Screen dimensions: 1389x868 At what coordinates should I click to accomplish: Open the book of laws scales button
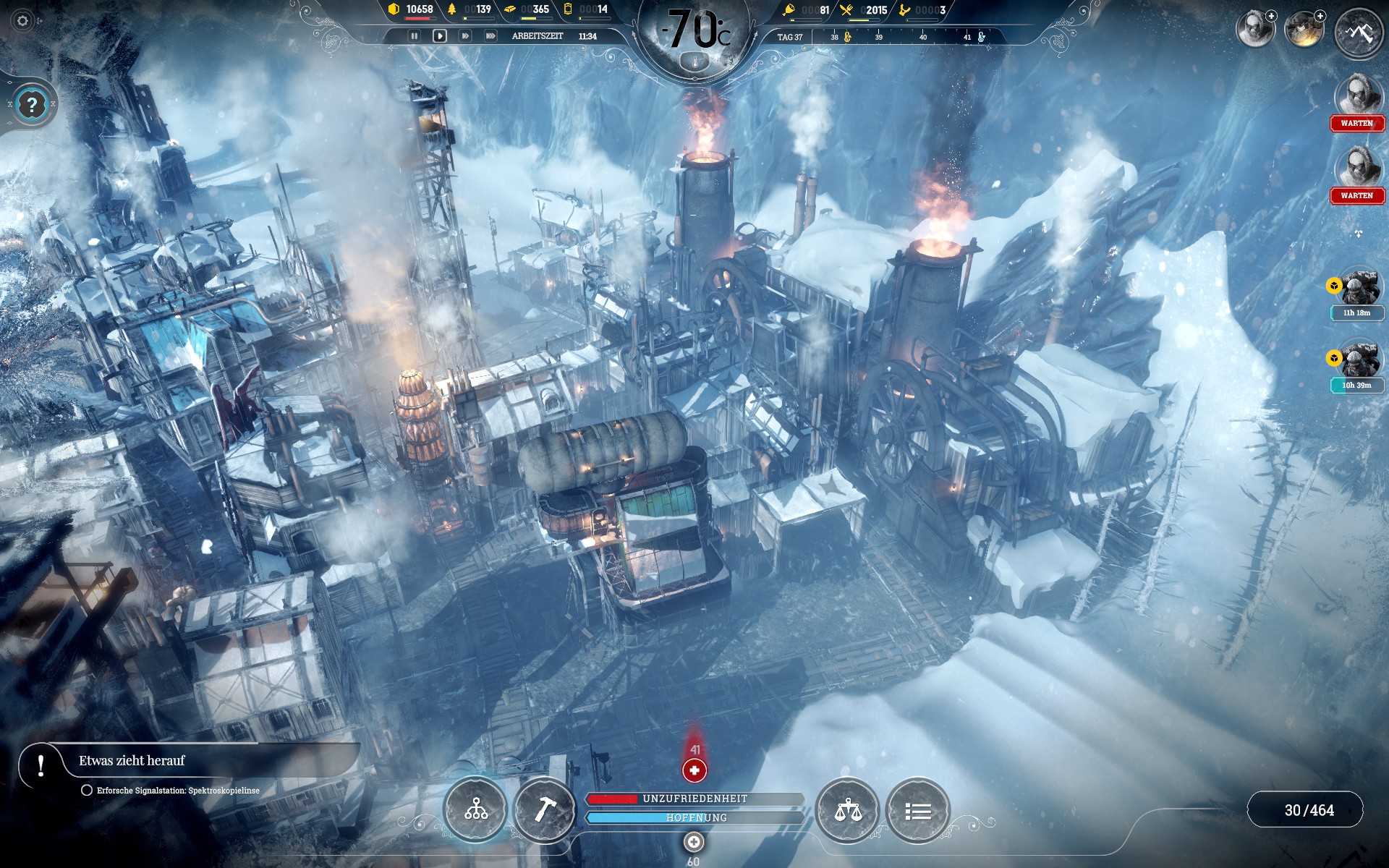point(847,810)
